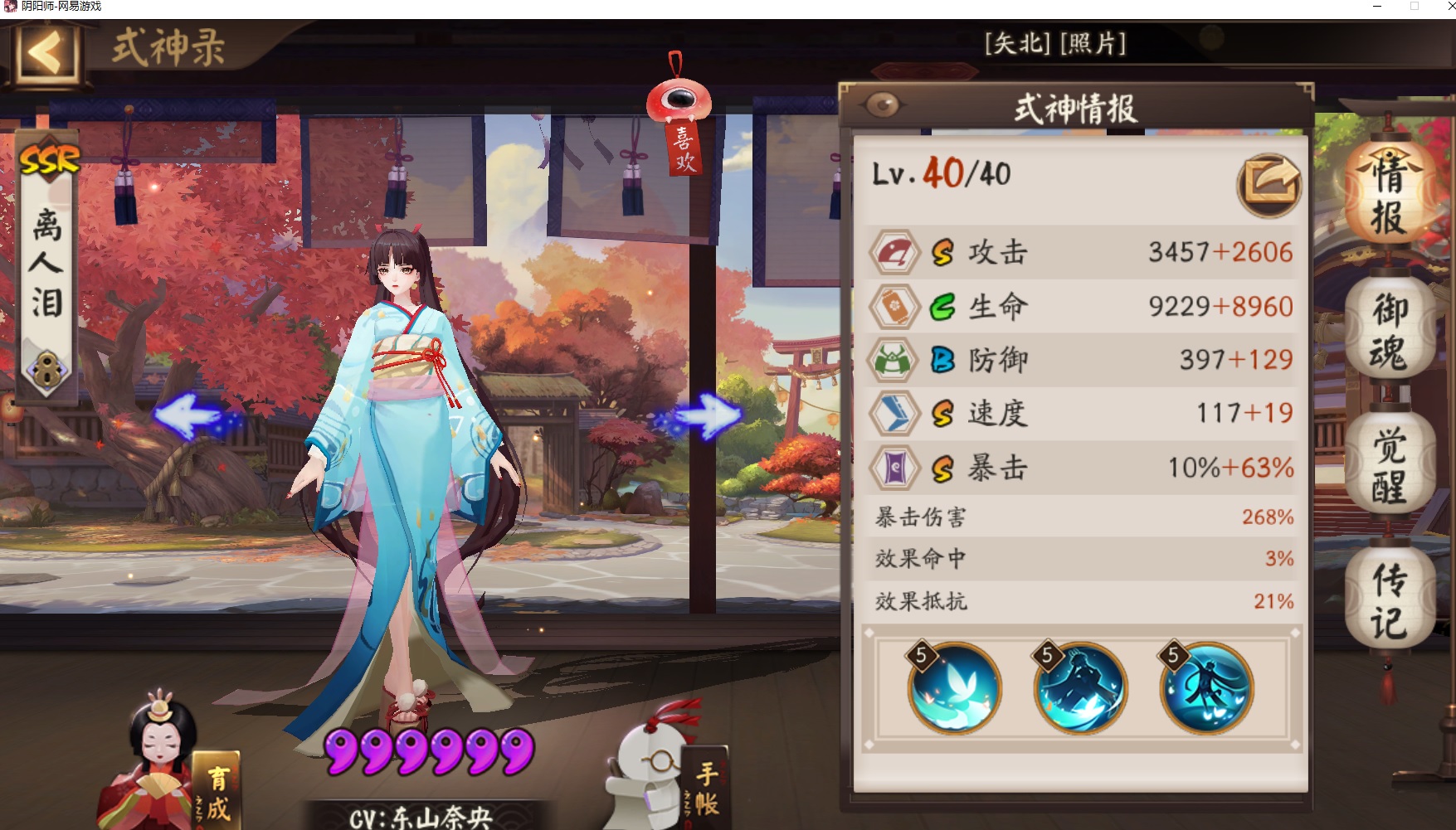Select the 觉醒 lantern tab

pos(1390,466)
